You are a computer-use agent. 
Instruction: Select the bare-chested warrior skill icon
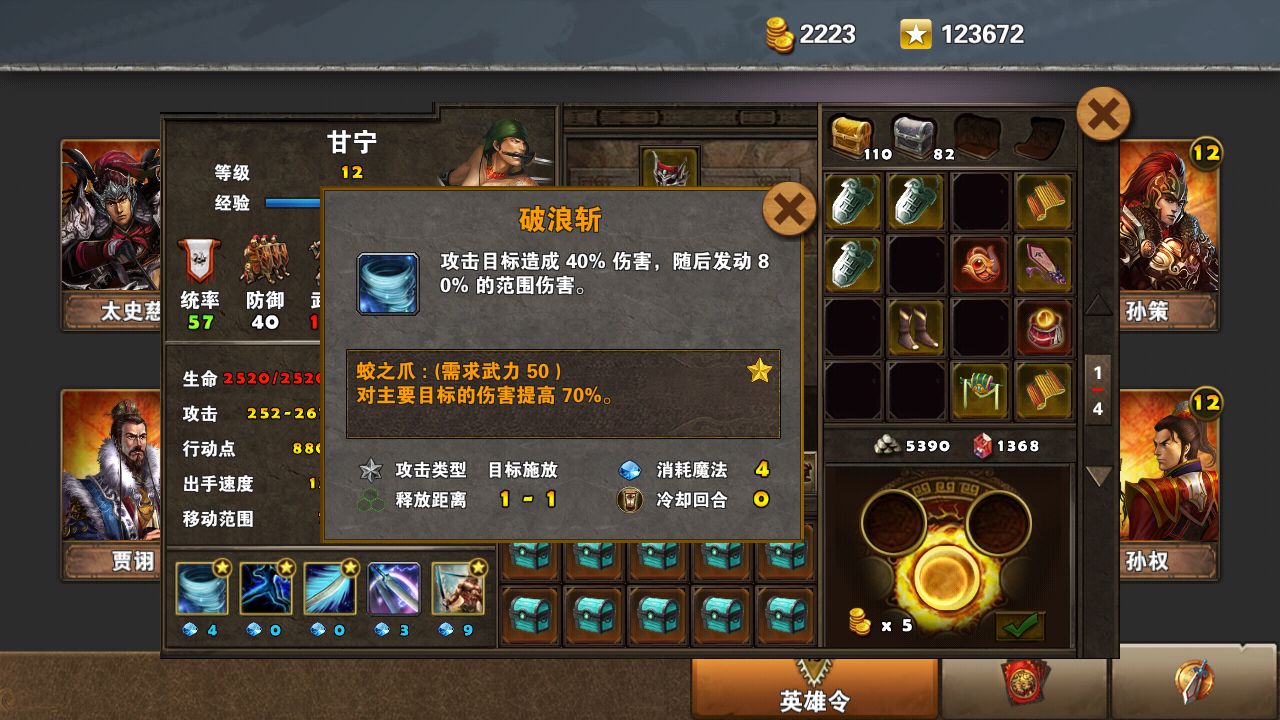458,588
